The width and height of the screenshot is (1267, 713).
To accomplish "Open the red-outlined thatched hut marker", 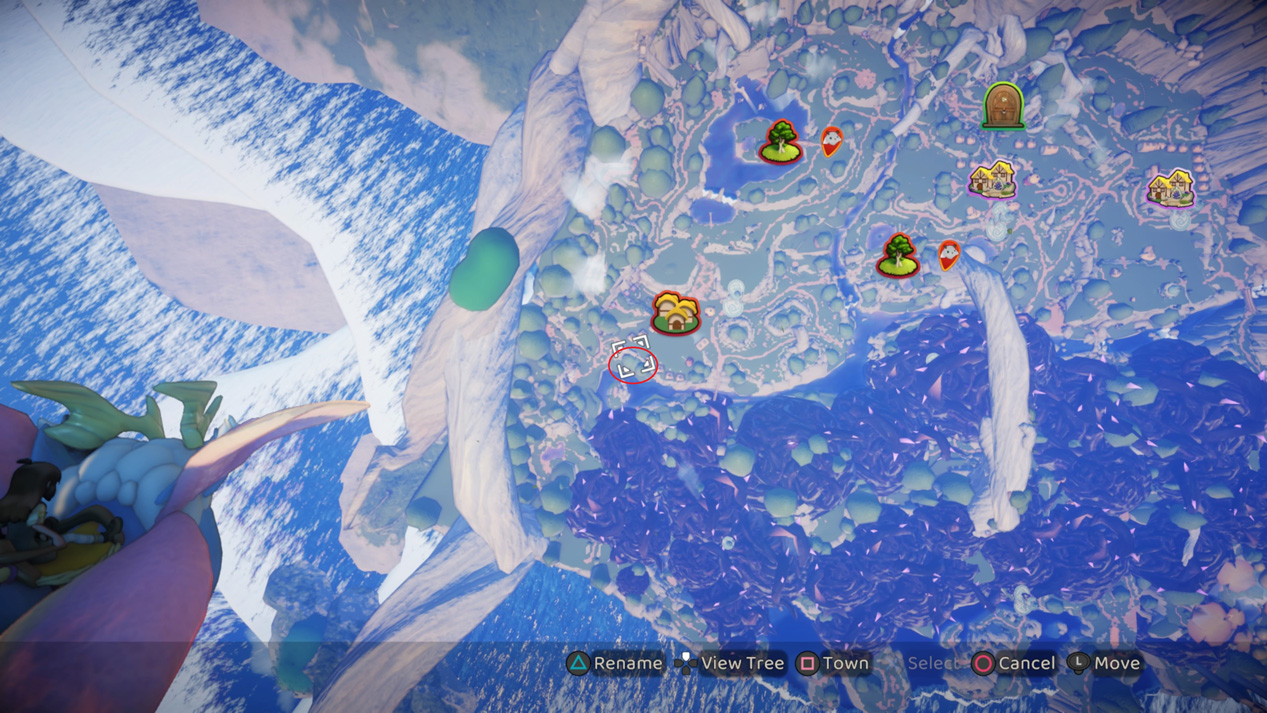I will pyautogui.click(x=676, y=313).
